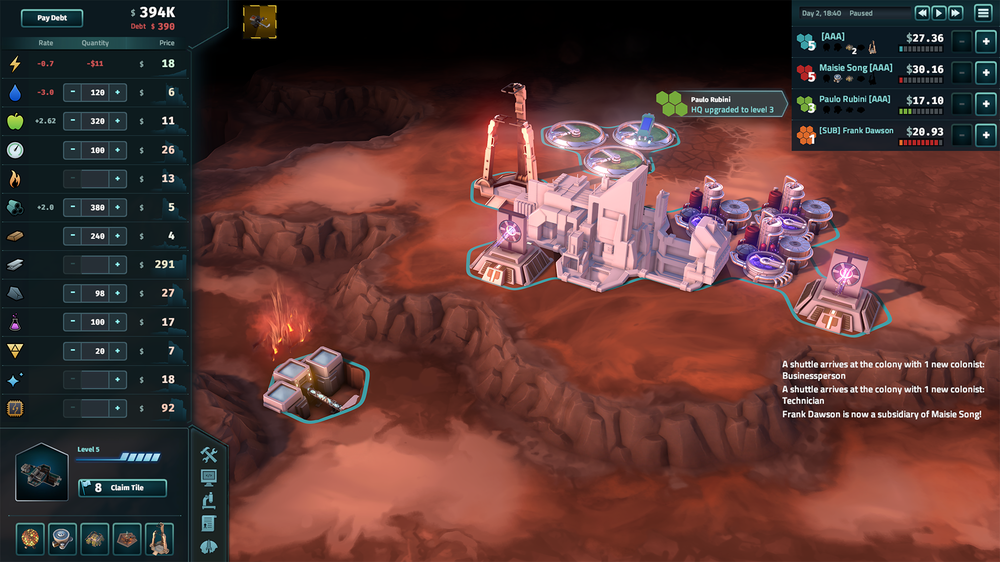Buy electronics with the plus button
The width and height of the screenshot is (1000, 562).
(x=118, y=409)
